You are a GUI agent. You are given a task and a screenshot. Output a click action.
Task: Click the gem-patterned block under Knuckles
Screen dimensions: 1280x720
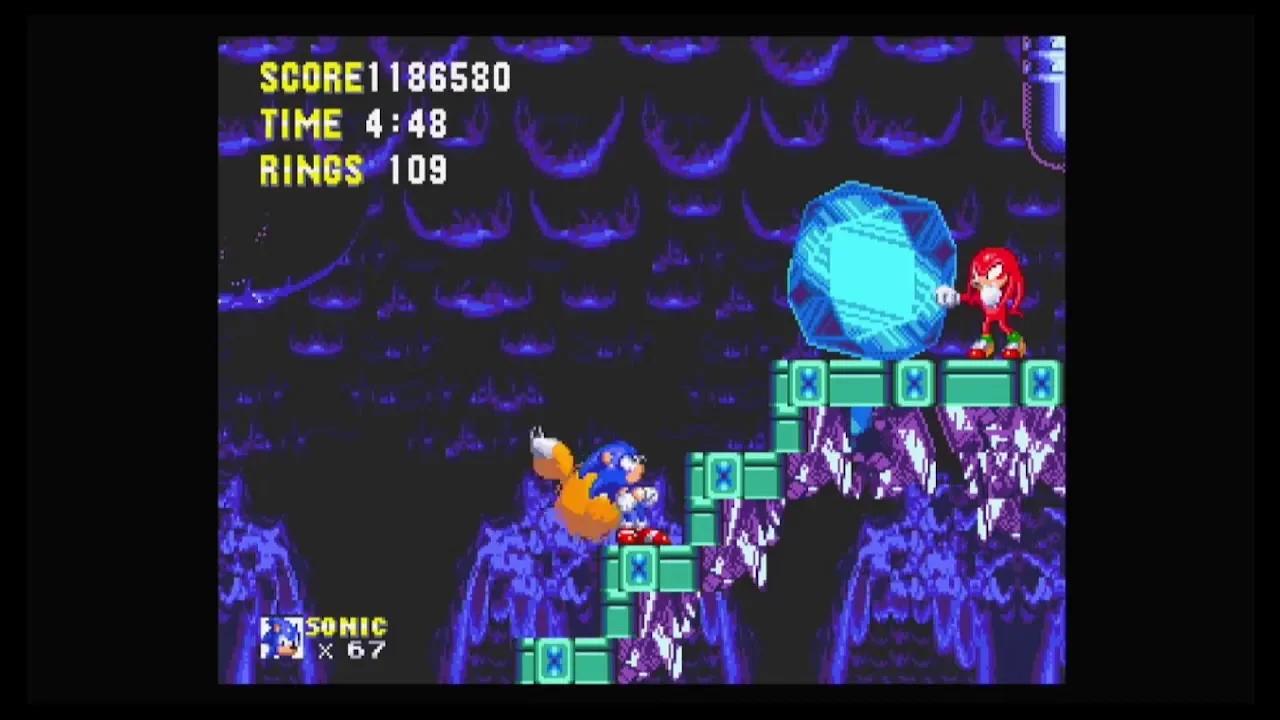(985, 385)
